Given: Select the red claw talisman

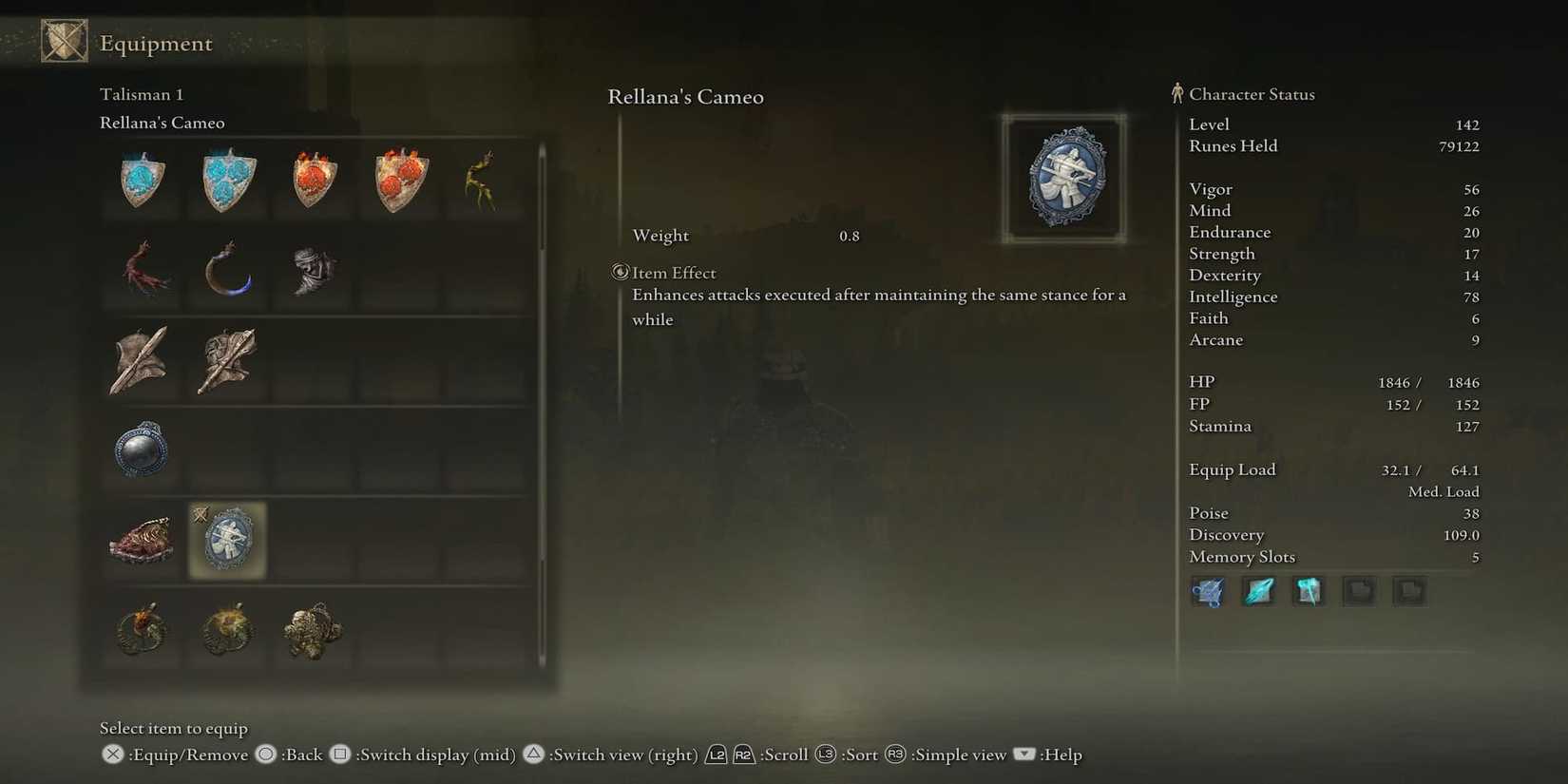Looking at the screenshot, I should click(141, 271).
